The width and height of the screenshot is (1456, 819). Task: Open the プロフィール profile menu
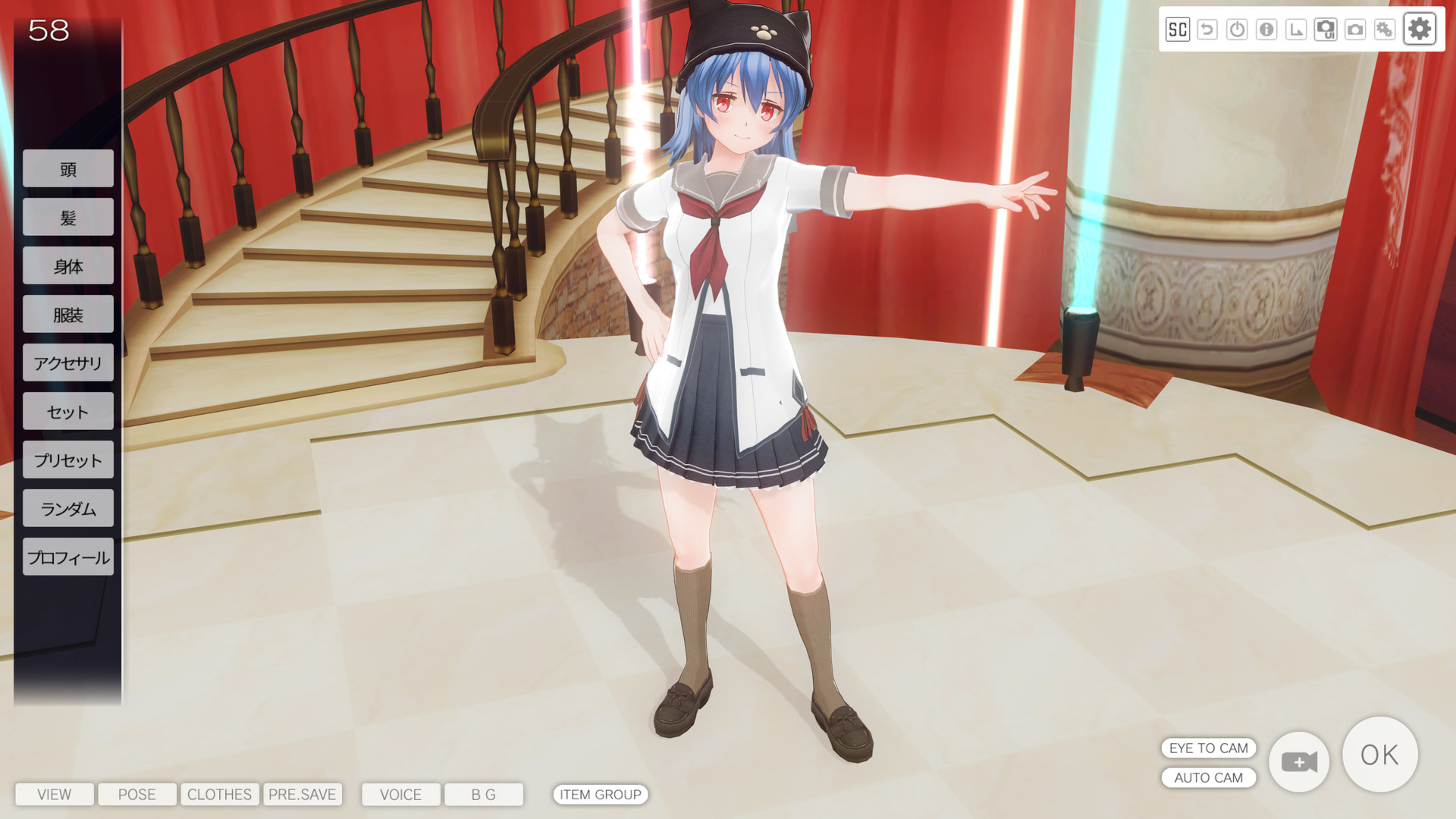[x=68, y=557]
